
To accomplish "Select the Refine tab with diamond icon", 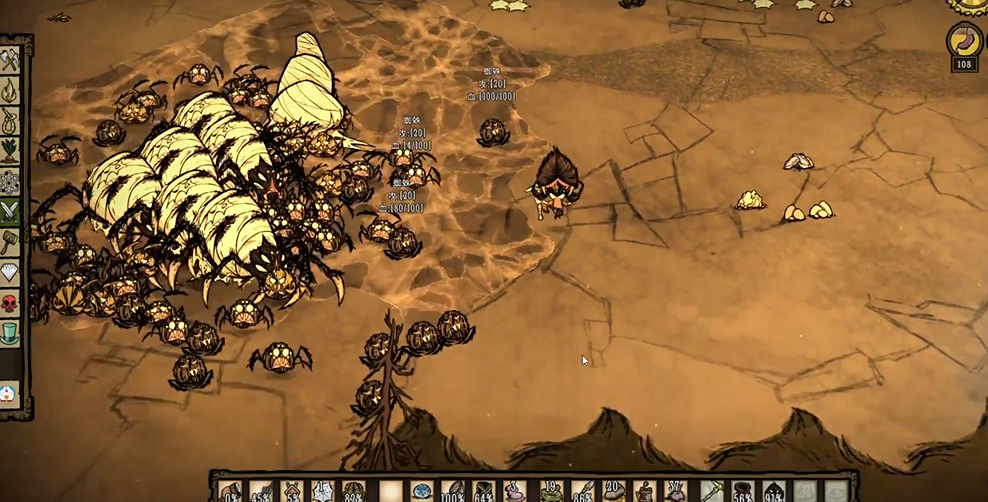I will [10, 272].
